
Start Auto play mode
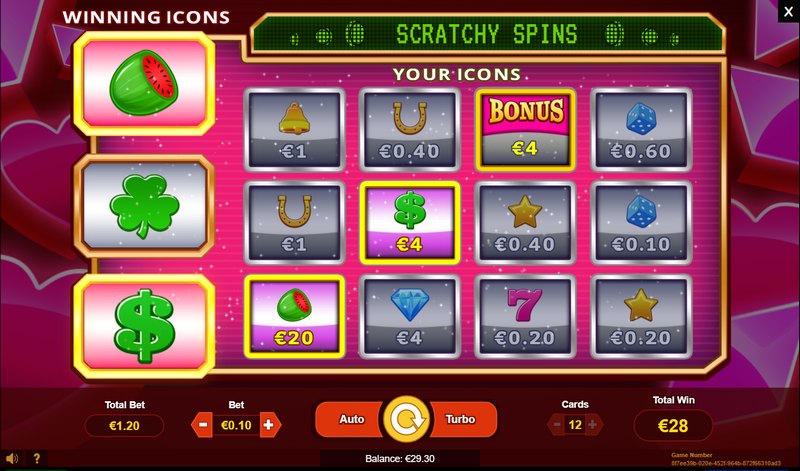[350, 419]
